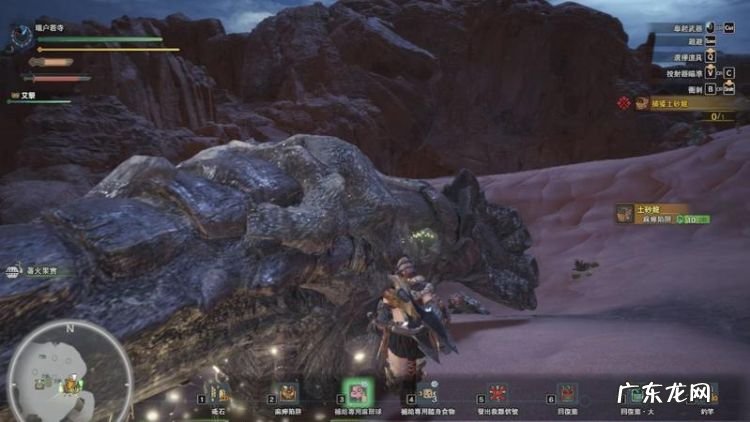The image size is (750, 422).
Task: Select the highlighted capture tranq bomb slot
Action: (x=357, y=390)
